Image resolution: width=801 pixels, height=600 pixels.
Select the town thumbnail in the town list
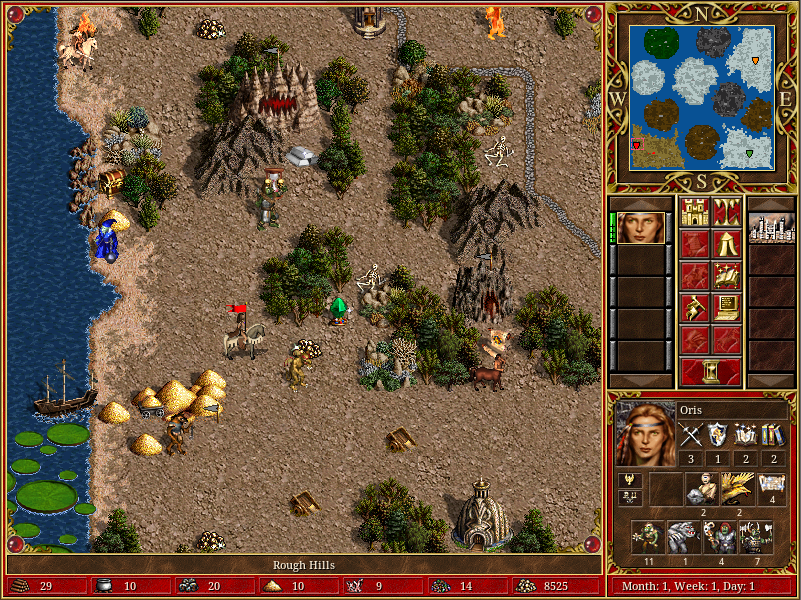pyautogui.click(x=771, y=228)
